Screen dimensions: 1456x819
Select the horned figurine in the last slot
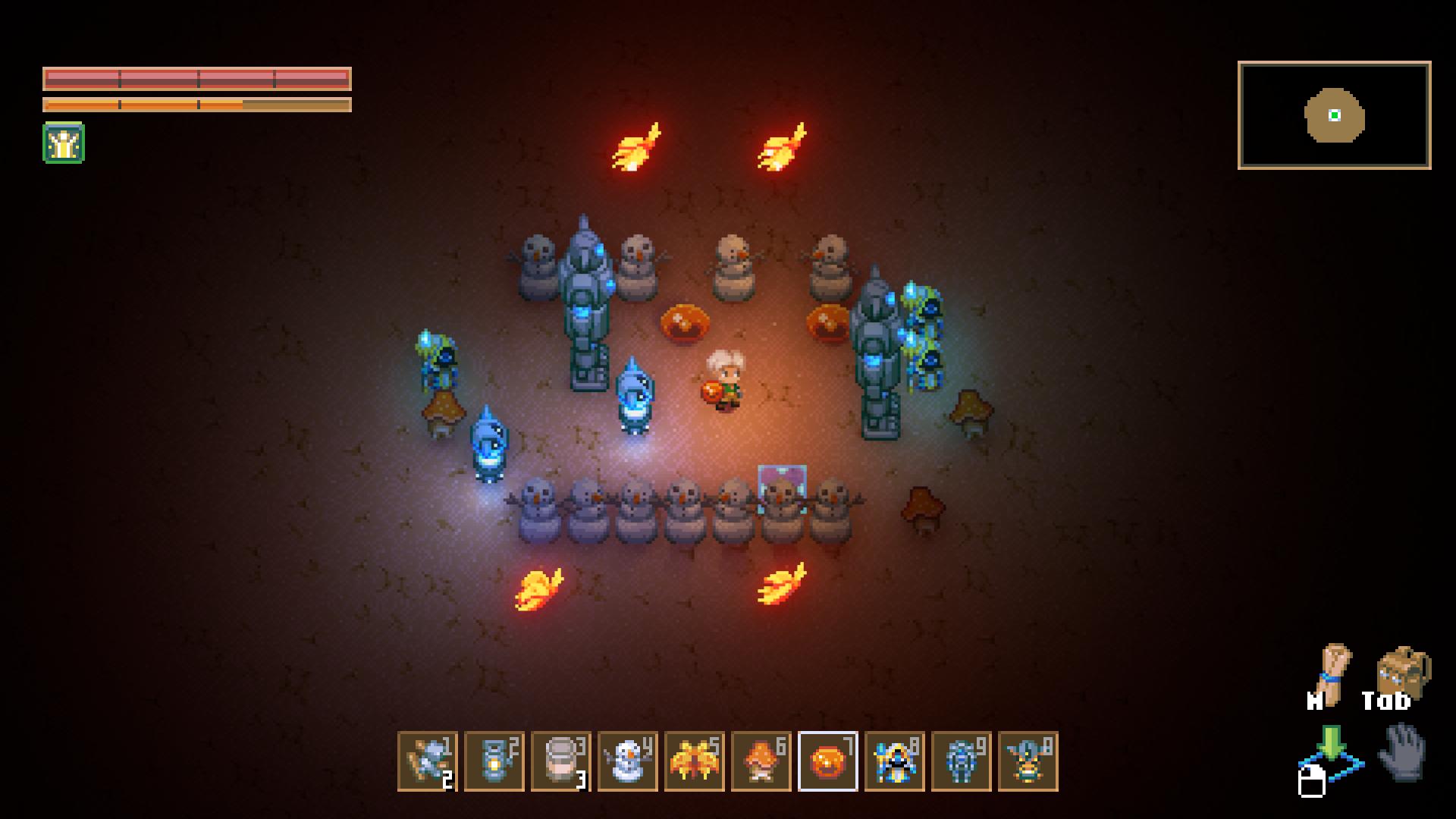1028,761
